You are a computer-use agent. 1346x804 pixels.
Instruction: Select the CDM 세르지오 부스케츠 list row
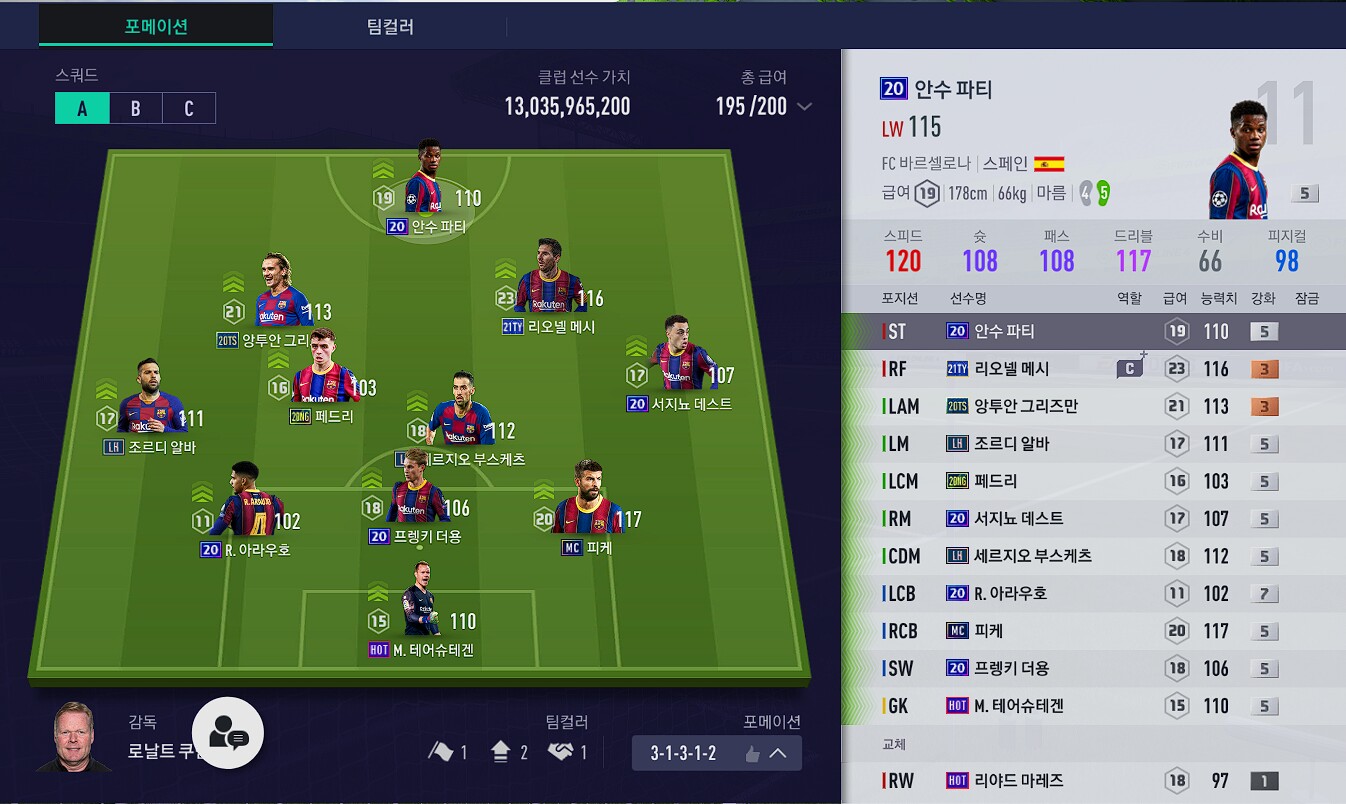tap(1093, 556)
